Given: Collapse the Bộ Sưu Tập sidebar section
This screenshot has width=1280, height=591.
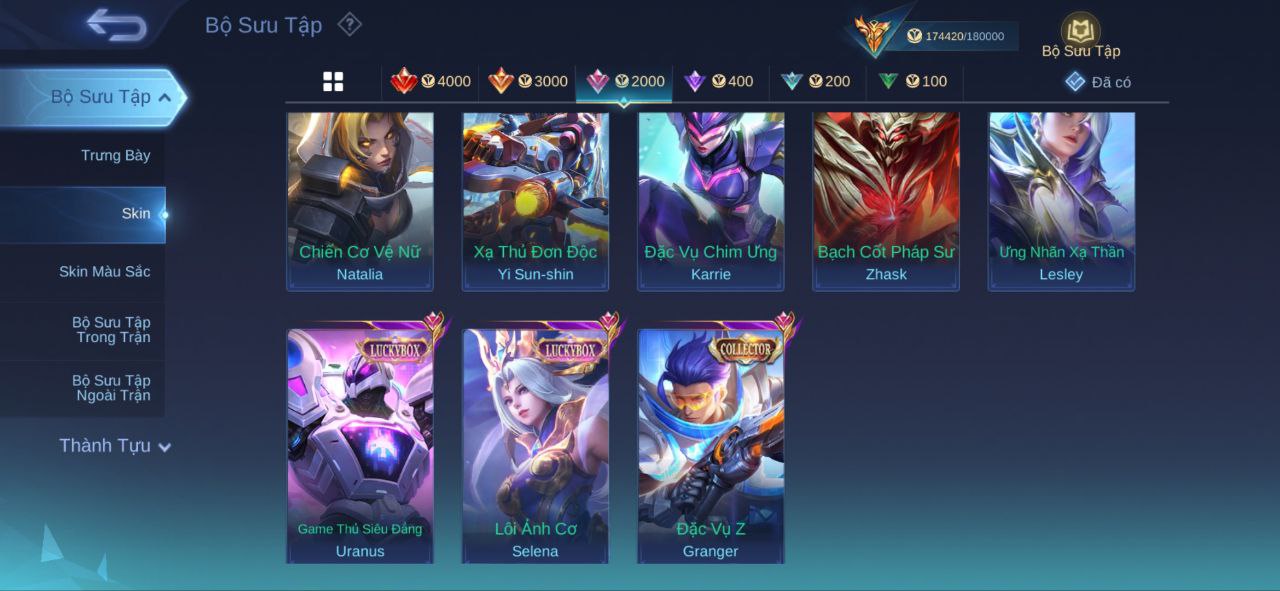Looking at the screenshot, I should (164, 97).
